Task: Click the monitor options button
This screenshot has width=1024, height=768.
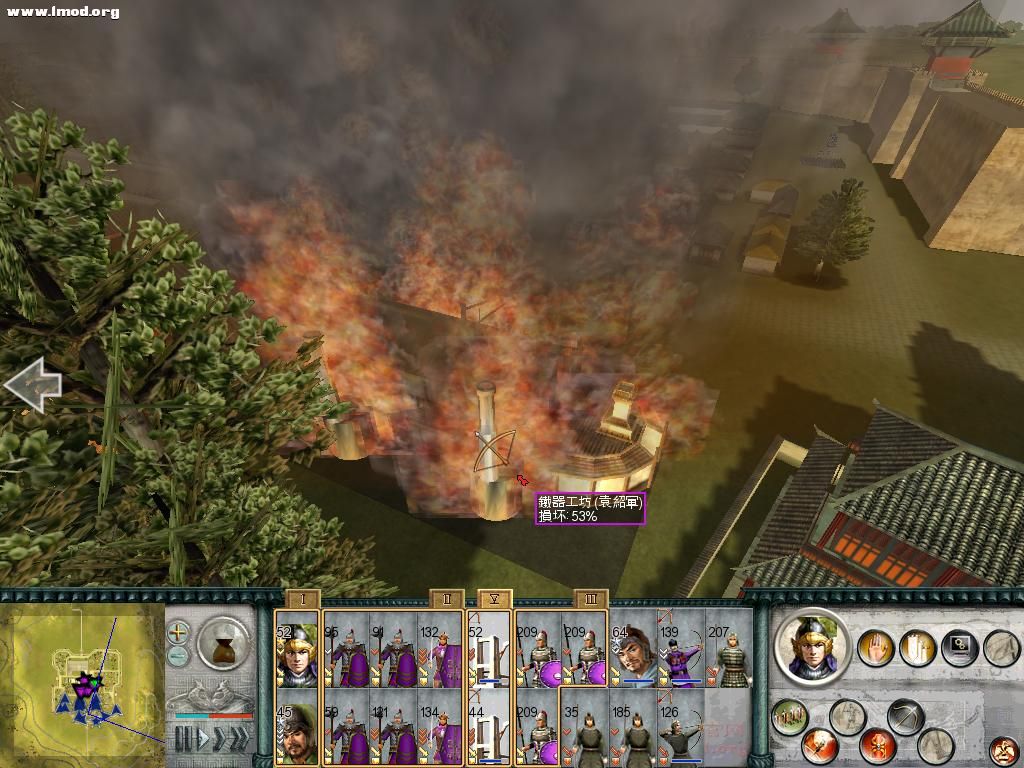Action: [x=958, y=647]
